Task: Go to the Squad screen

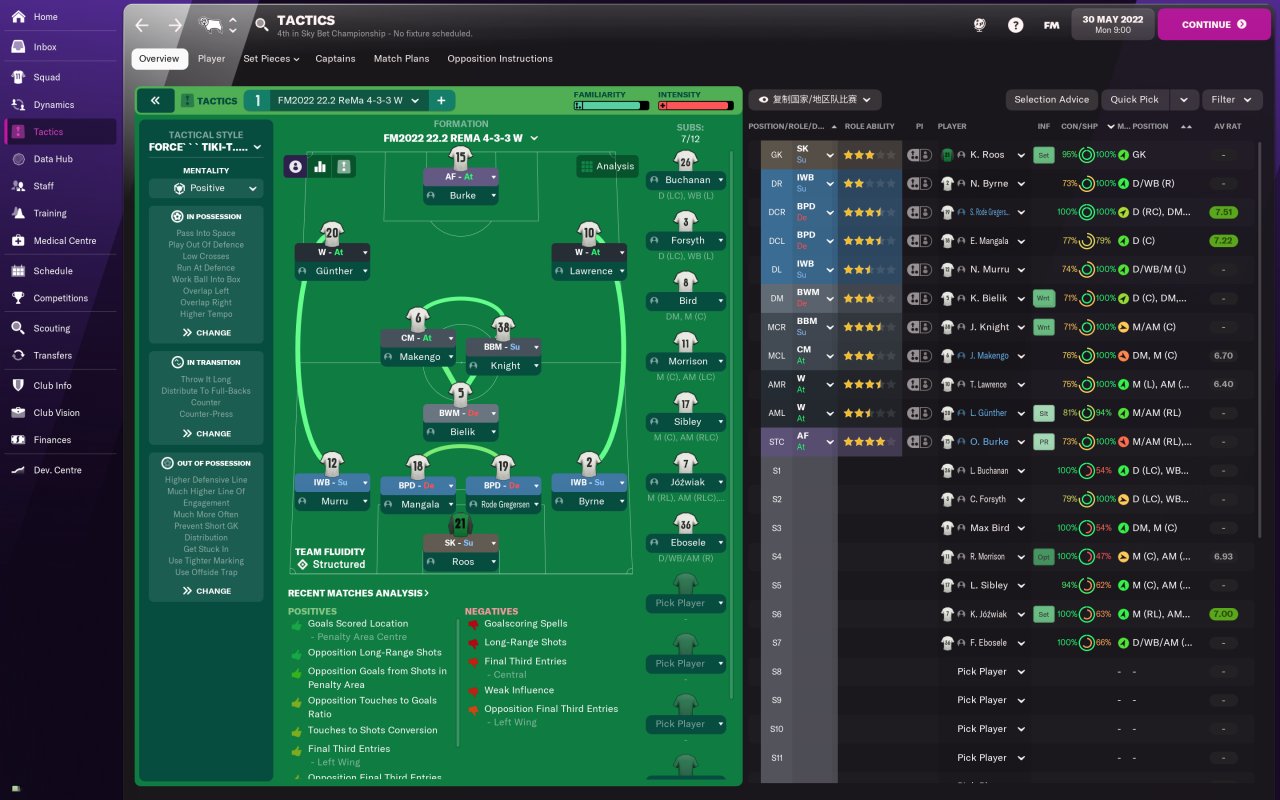Action: (x=46, y=77)
